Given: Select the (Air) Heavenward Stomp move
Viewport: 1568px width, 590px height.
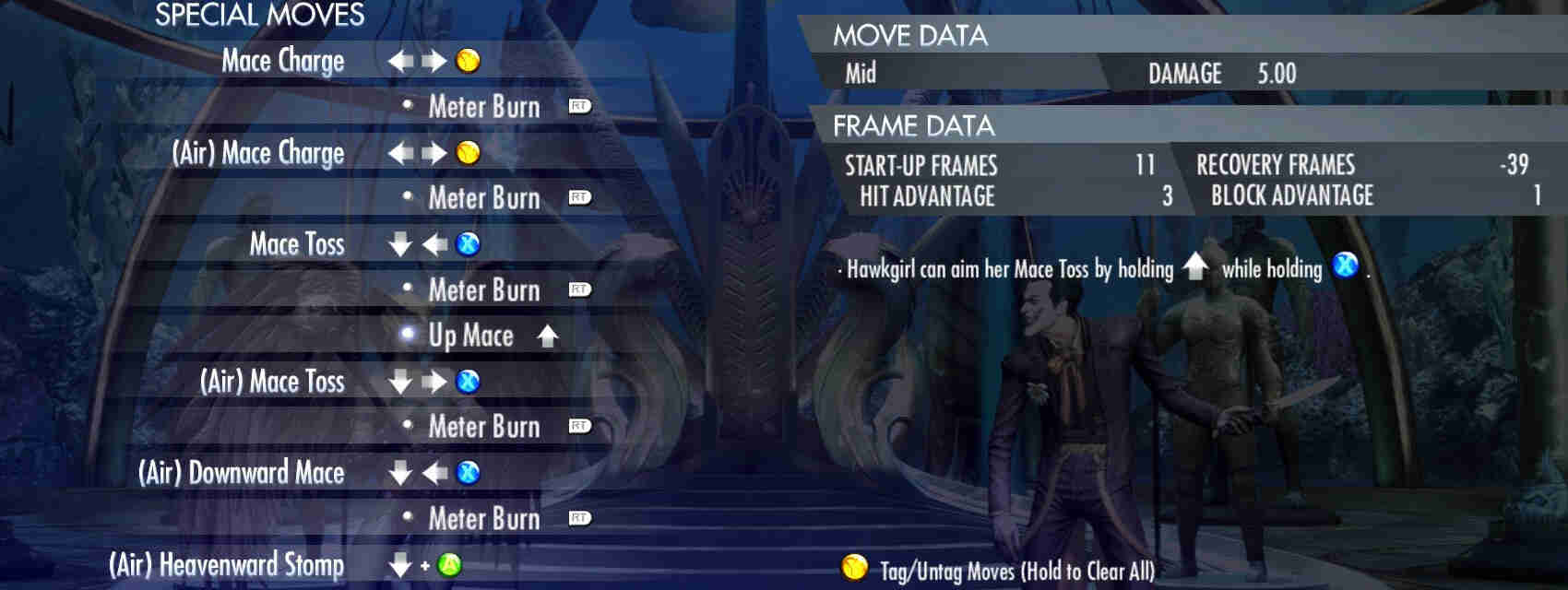Looking at the screenshot, I should coord(227,564).
